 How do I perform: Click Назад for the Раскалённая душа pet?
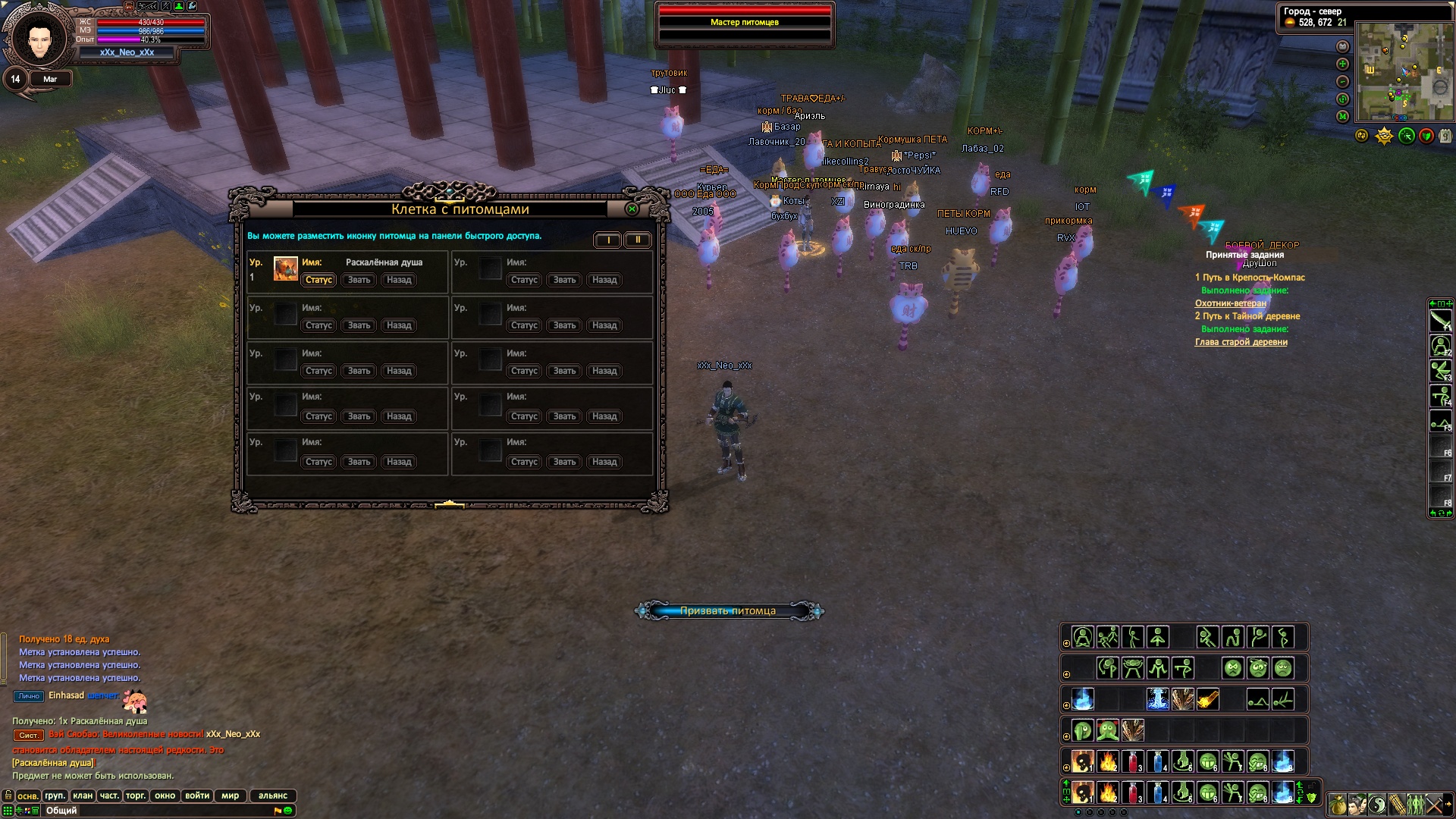399,280
